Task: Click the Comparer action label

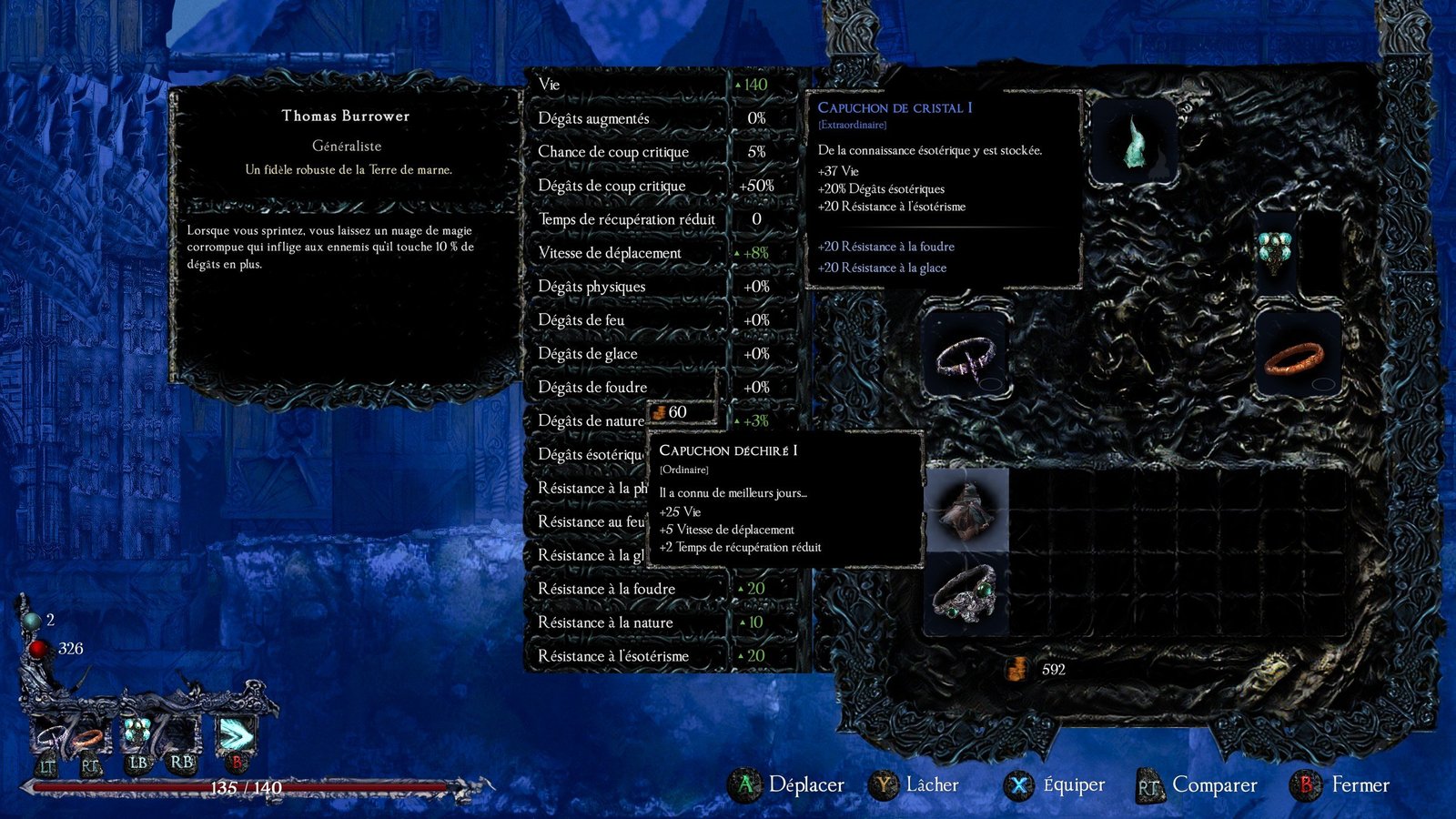Action: 1214,785
